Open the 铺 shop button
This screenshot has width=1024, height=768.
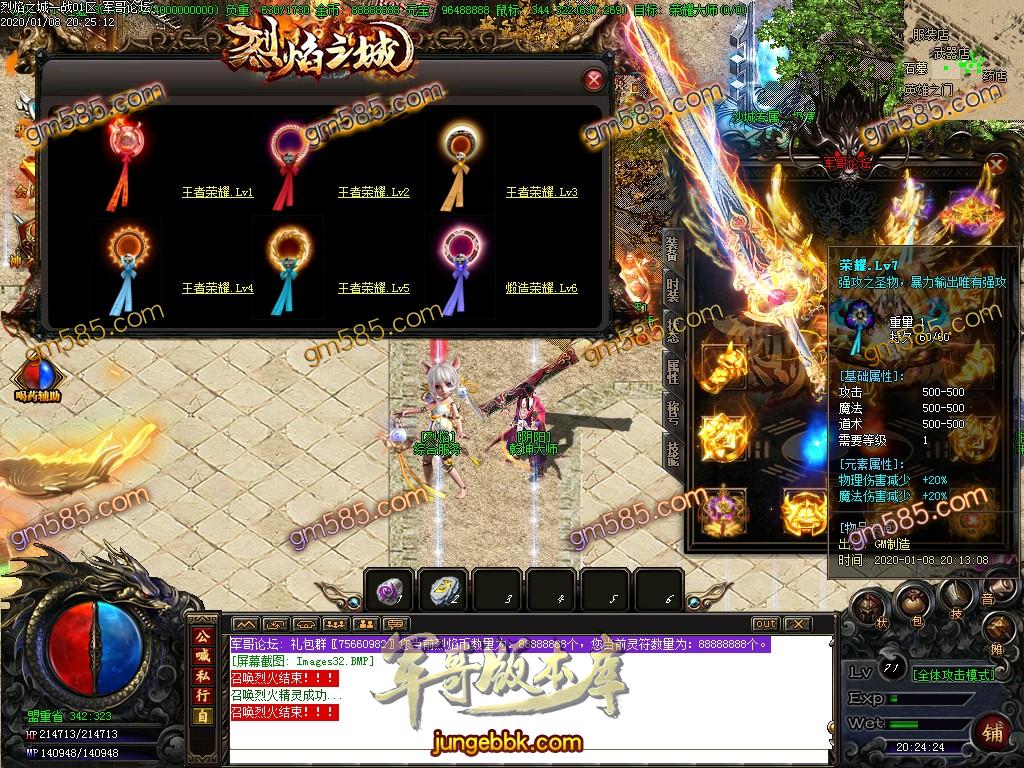coord(992,730)
